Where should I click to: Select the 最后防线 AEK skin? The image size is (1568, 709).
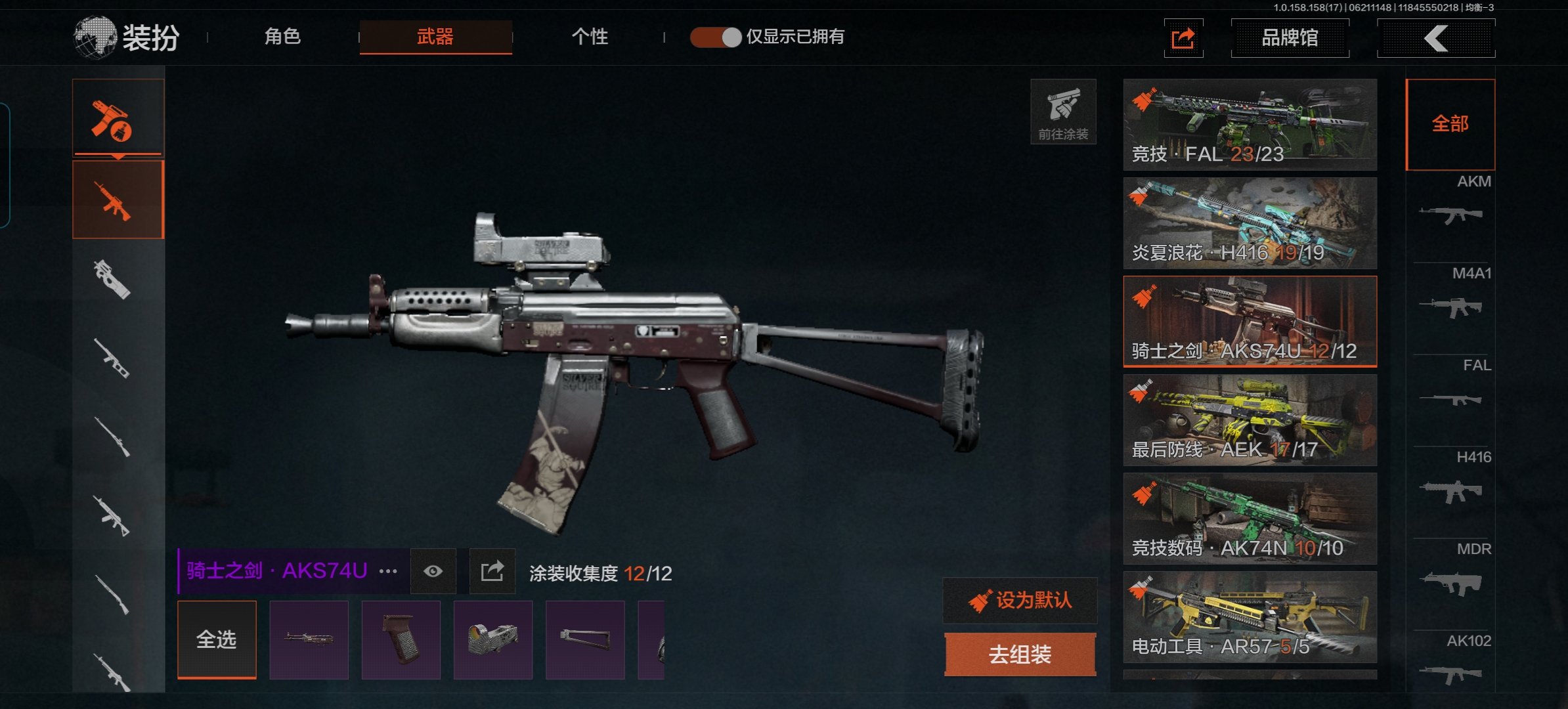point(1250,420)
